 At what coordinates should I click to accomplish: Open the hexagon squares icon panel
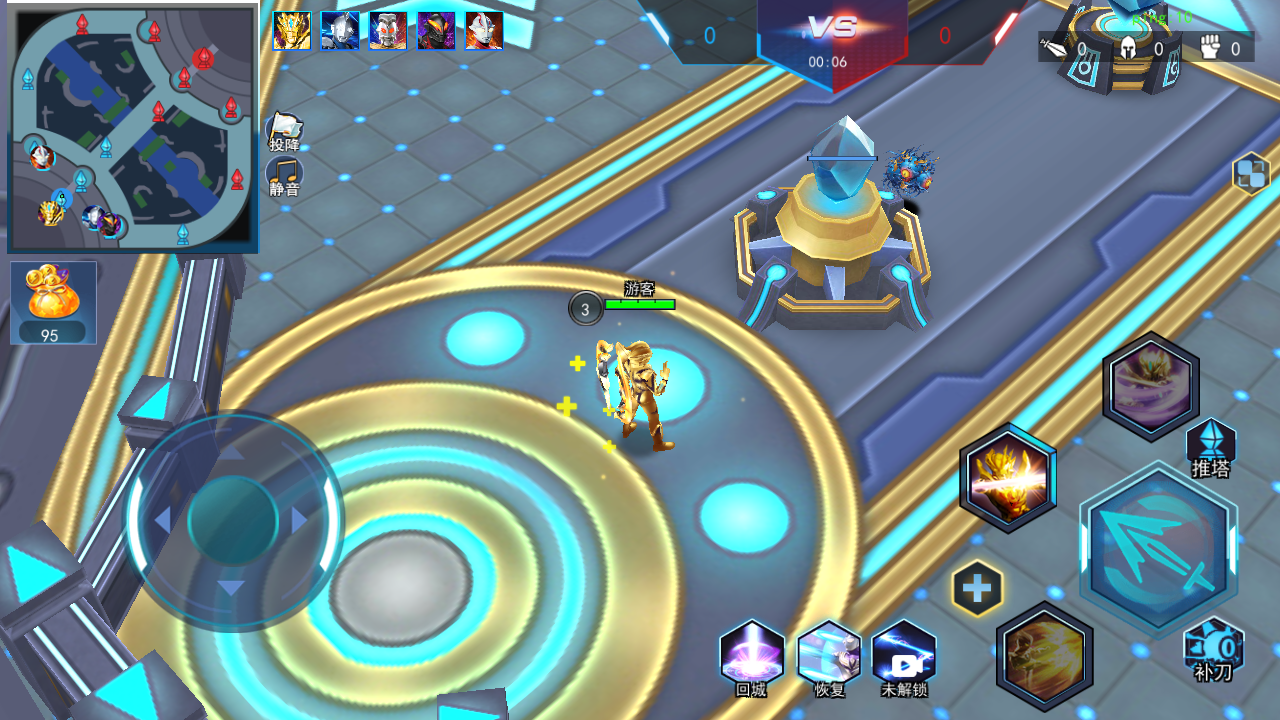pos(1251,173)
